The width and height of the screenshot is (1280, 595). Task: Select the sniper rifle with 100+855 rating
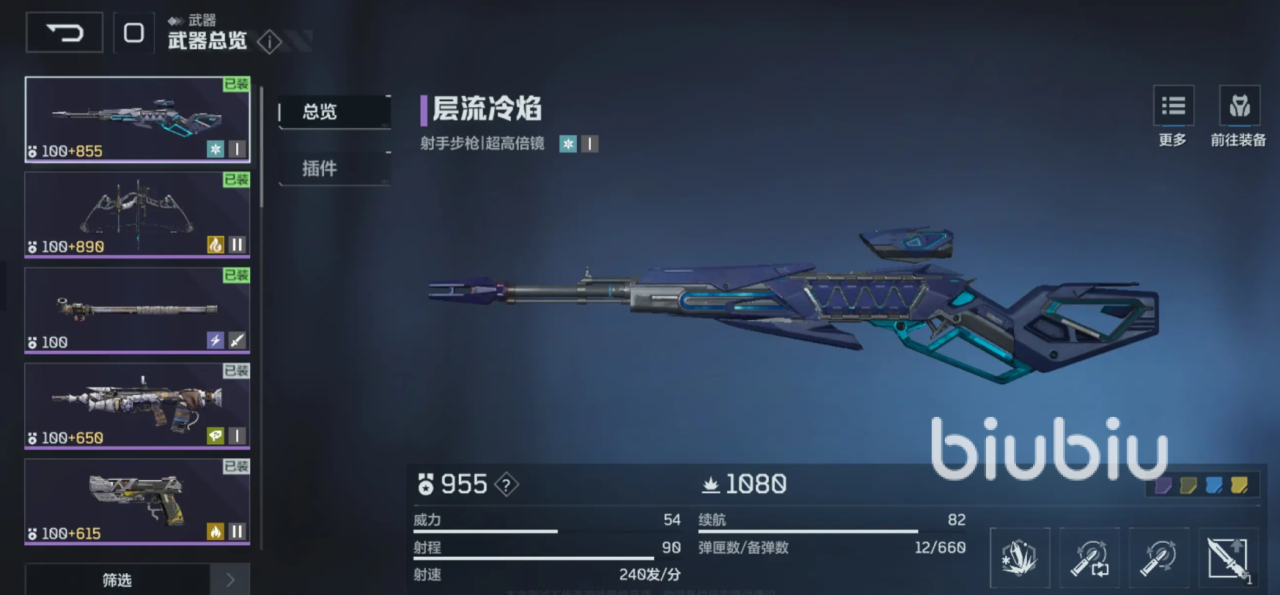[137, 120]
